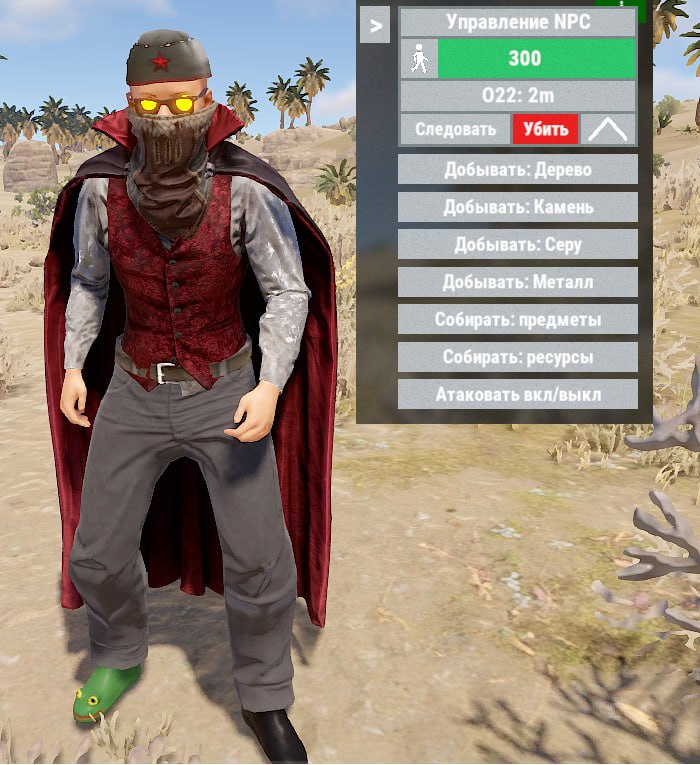
Task: Choose Добывать: Дерево command
Action: [517, 170]
